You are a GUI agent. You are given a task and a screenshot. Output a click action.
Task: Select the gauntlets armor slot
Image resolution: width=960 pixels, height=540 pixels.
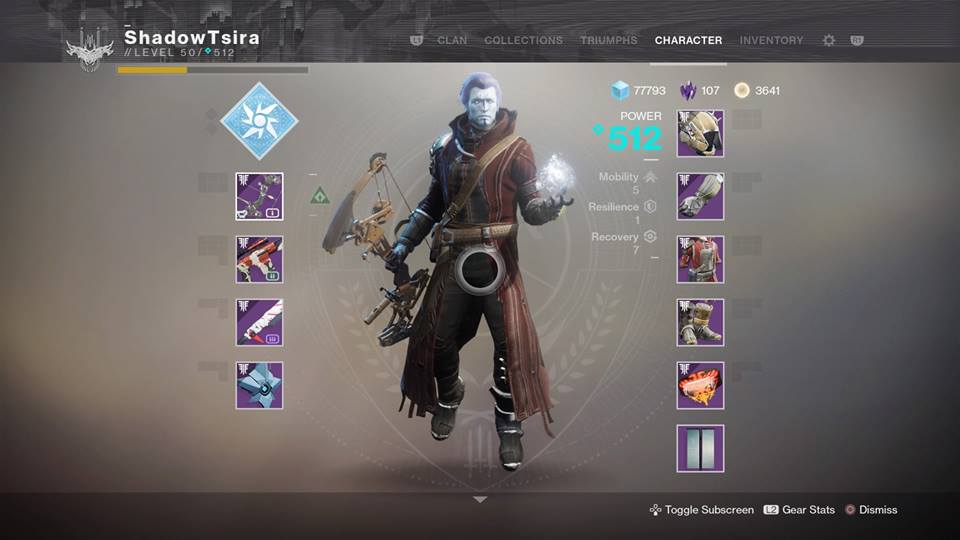(x=700, y=196)
